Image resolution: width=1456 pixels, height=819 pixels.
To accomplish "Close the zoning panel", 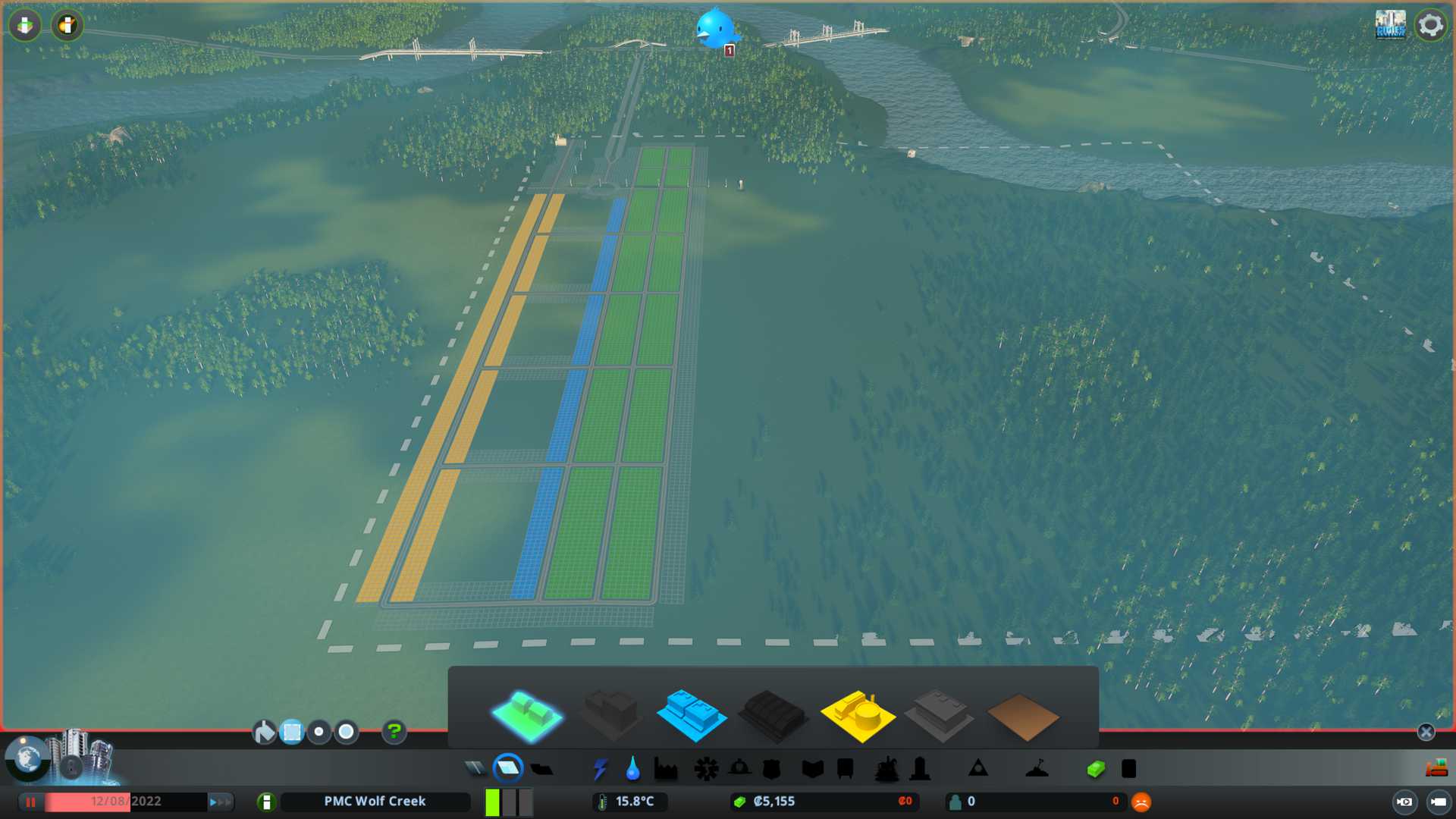I will (x=1426, y=732).
